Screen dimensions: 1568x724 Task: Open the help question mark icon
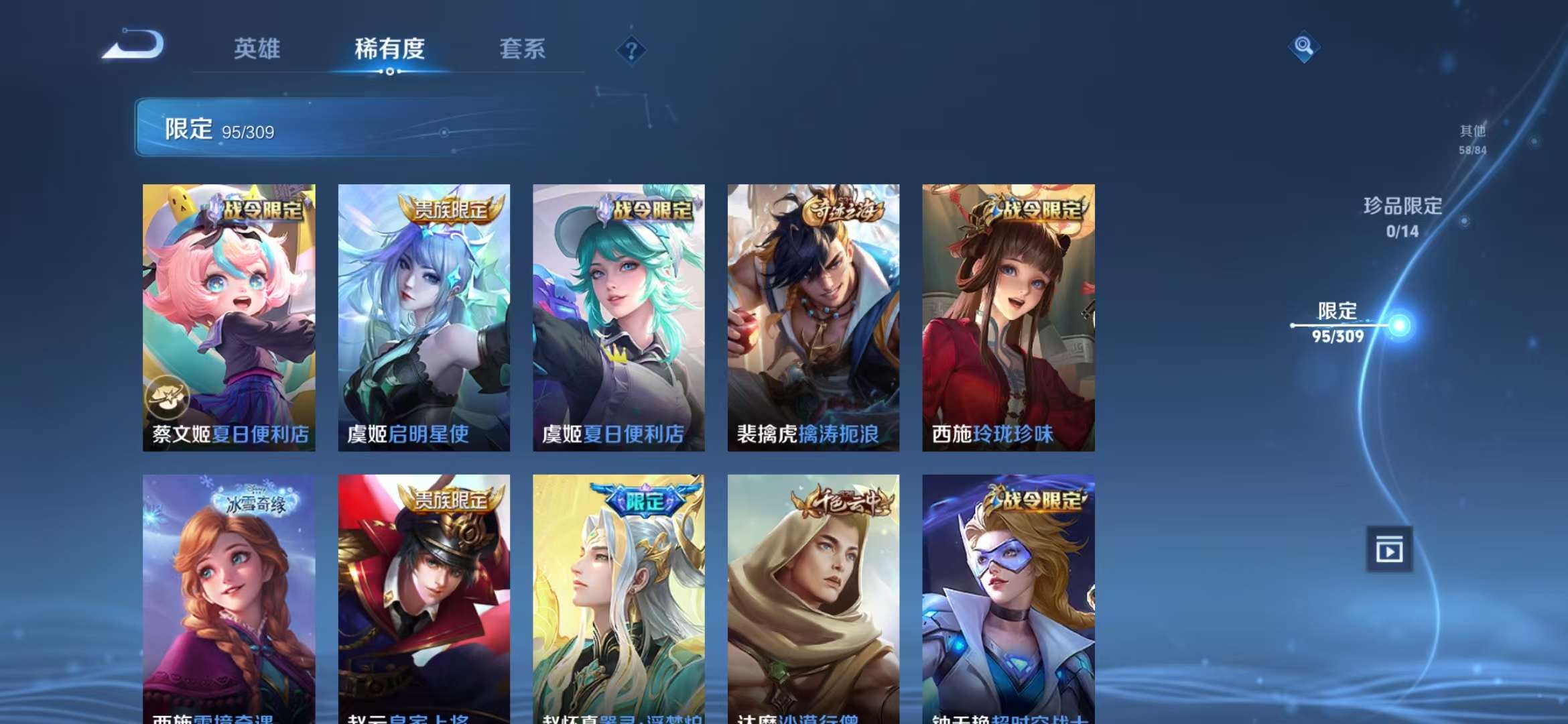coord(631,50)
